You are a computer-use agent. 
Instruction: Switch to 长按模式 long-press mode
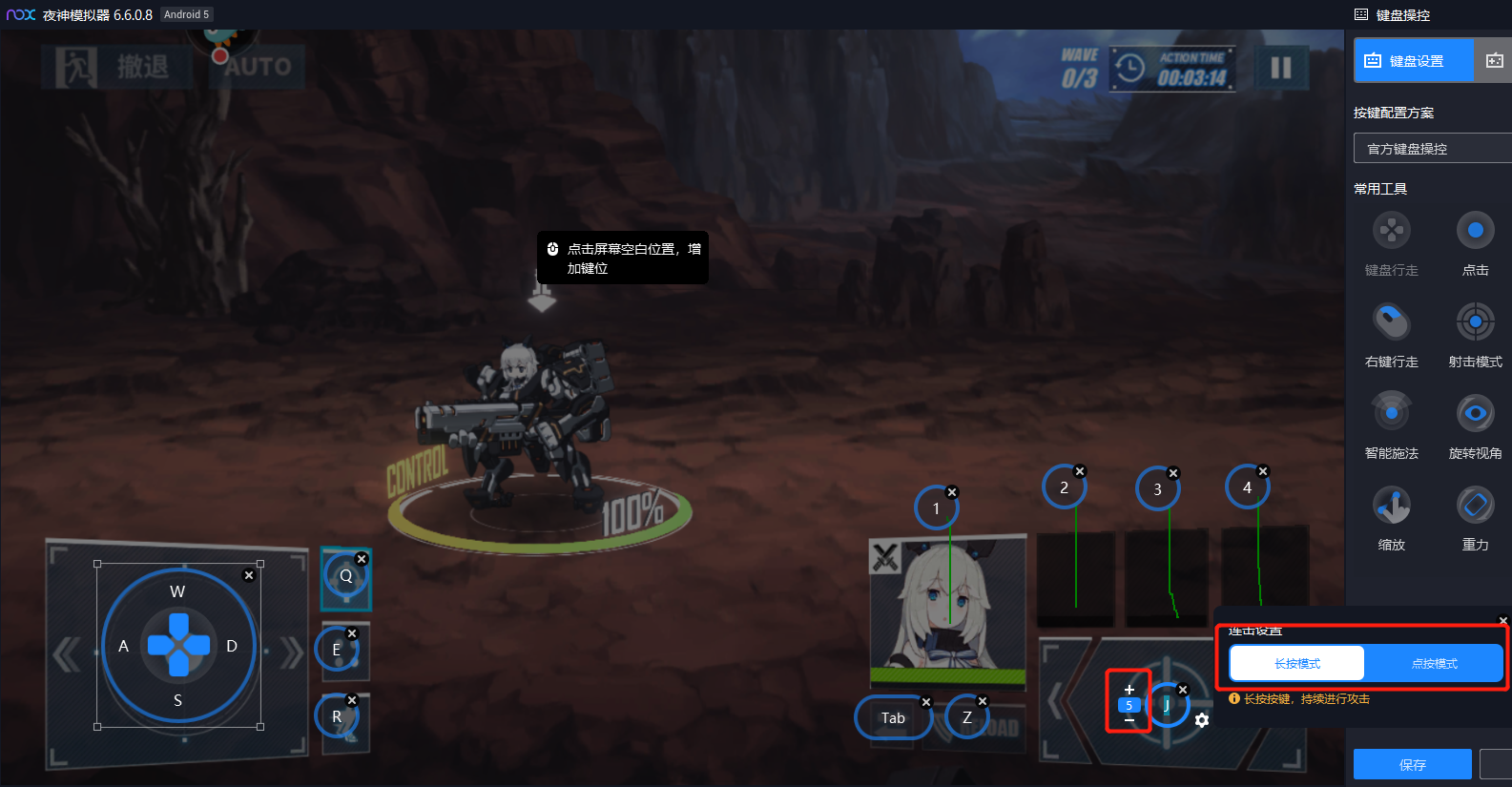click(1297, 663)
